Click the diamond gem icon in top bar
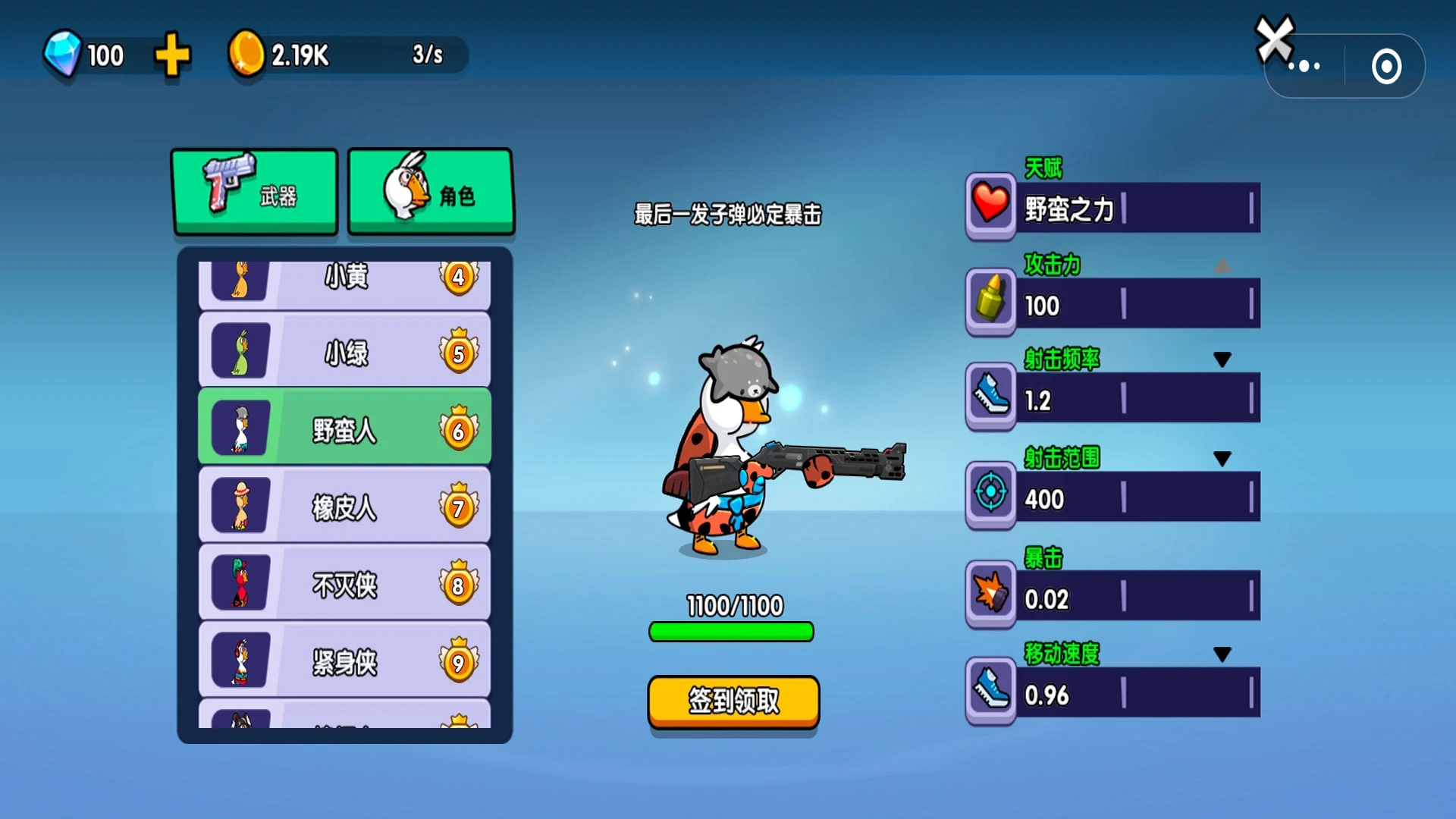1456x819 pixels. (x=65, y=55)
